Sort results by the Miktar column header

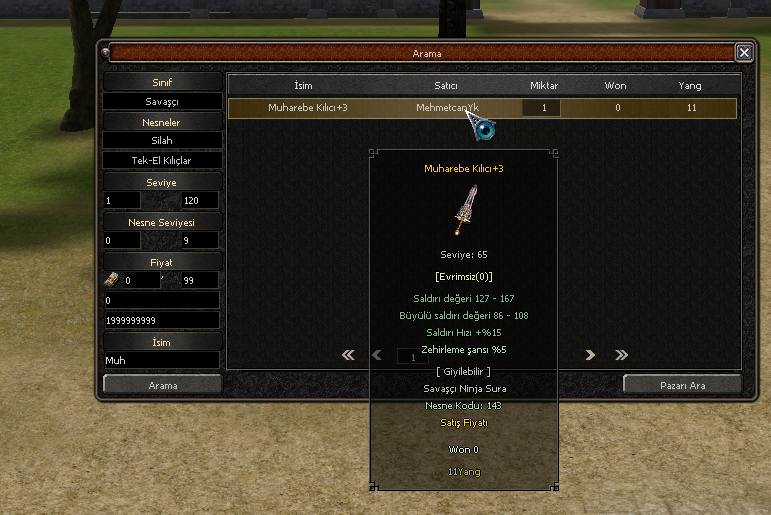[544, 85]
